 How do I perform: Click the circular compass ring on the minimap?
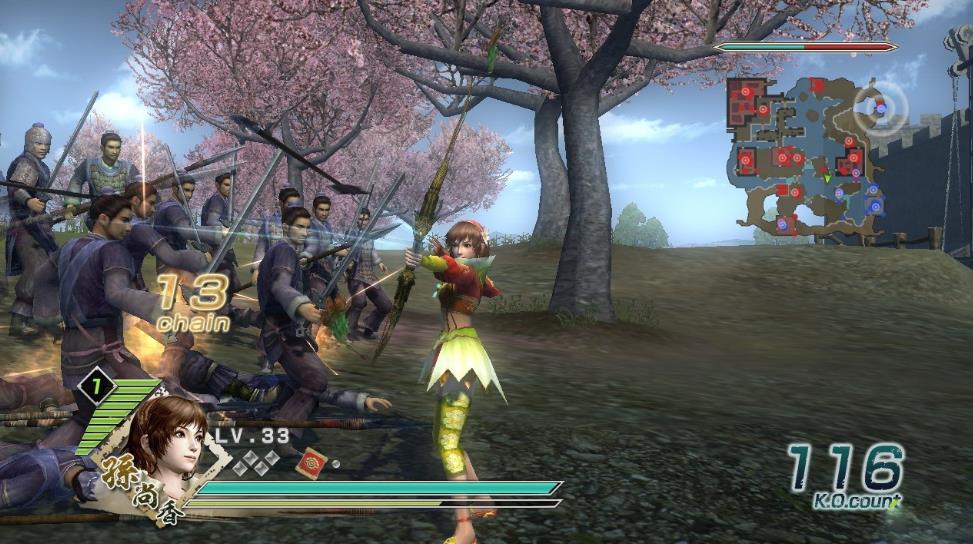pos(880,105)
